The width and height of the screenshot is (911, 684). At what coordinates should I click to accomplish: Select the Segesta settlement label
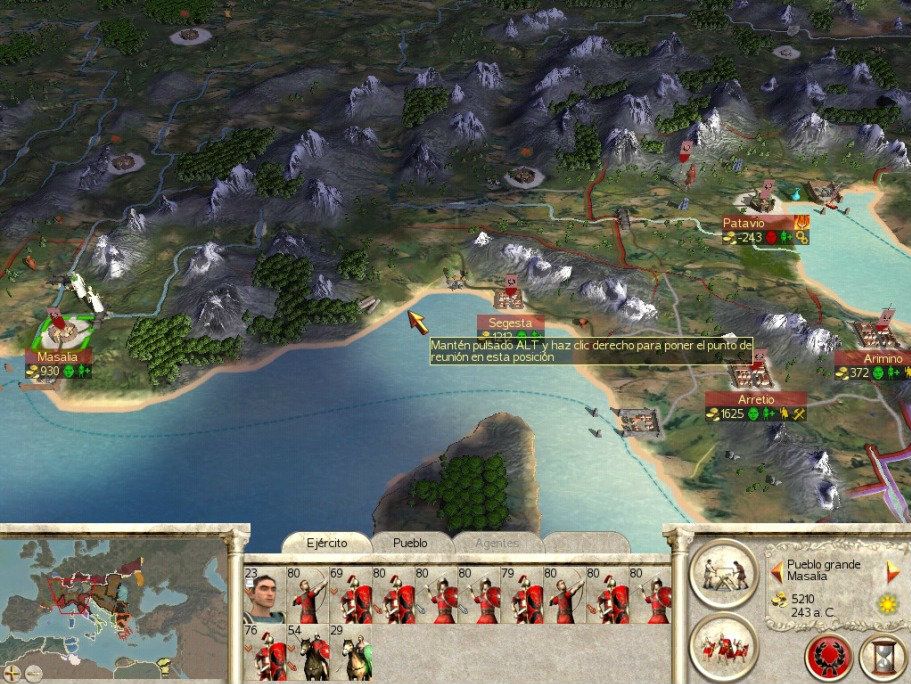[x=510, y=323]
